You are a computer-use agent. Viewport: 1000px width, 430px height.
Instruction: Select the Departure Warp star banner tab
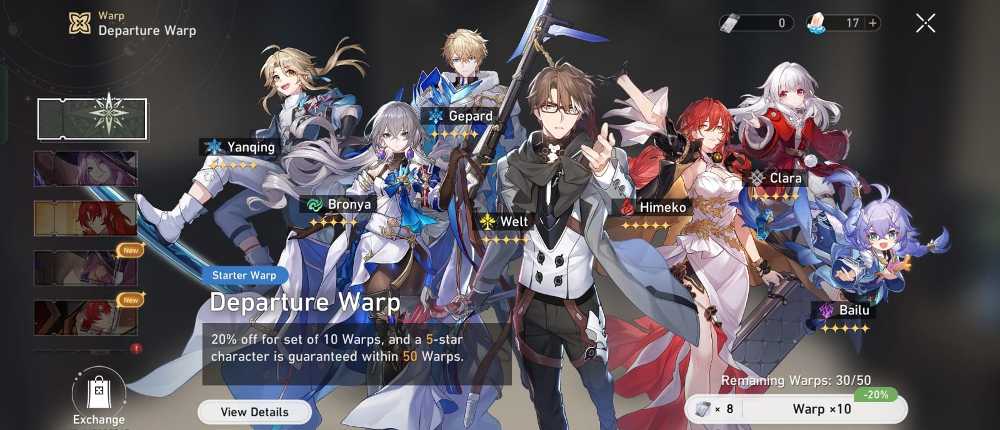[x=92, y=118]
